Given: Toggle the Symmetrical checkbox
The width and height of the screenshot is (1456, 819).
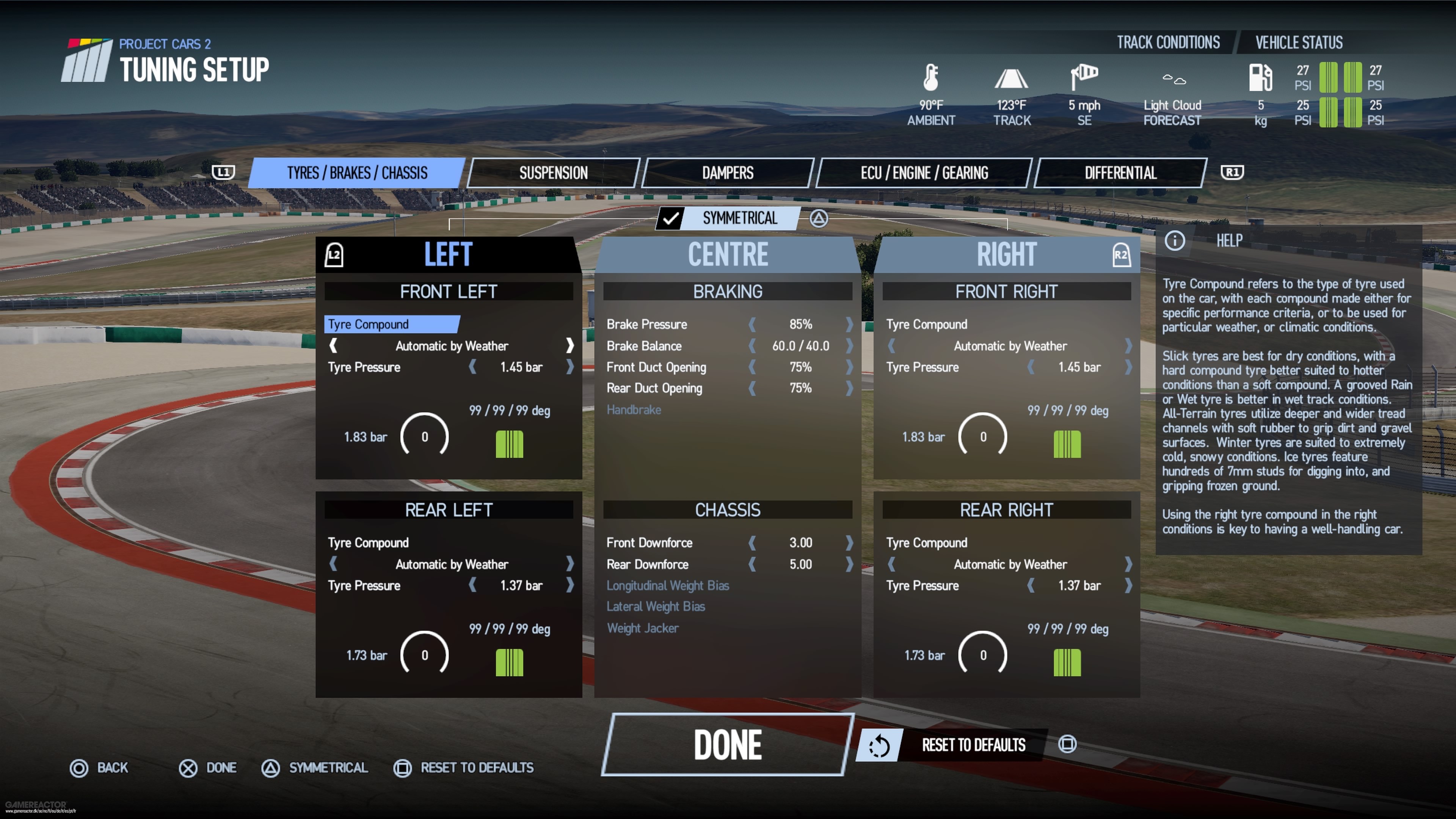Looking at the screenshot, I should tap(670, 218).
